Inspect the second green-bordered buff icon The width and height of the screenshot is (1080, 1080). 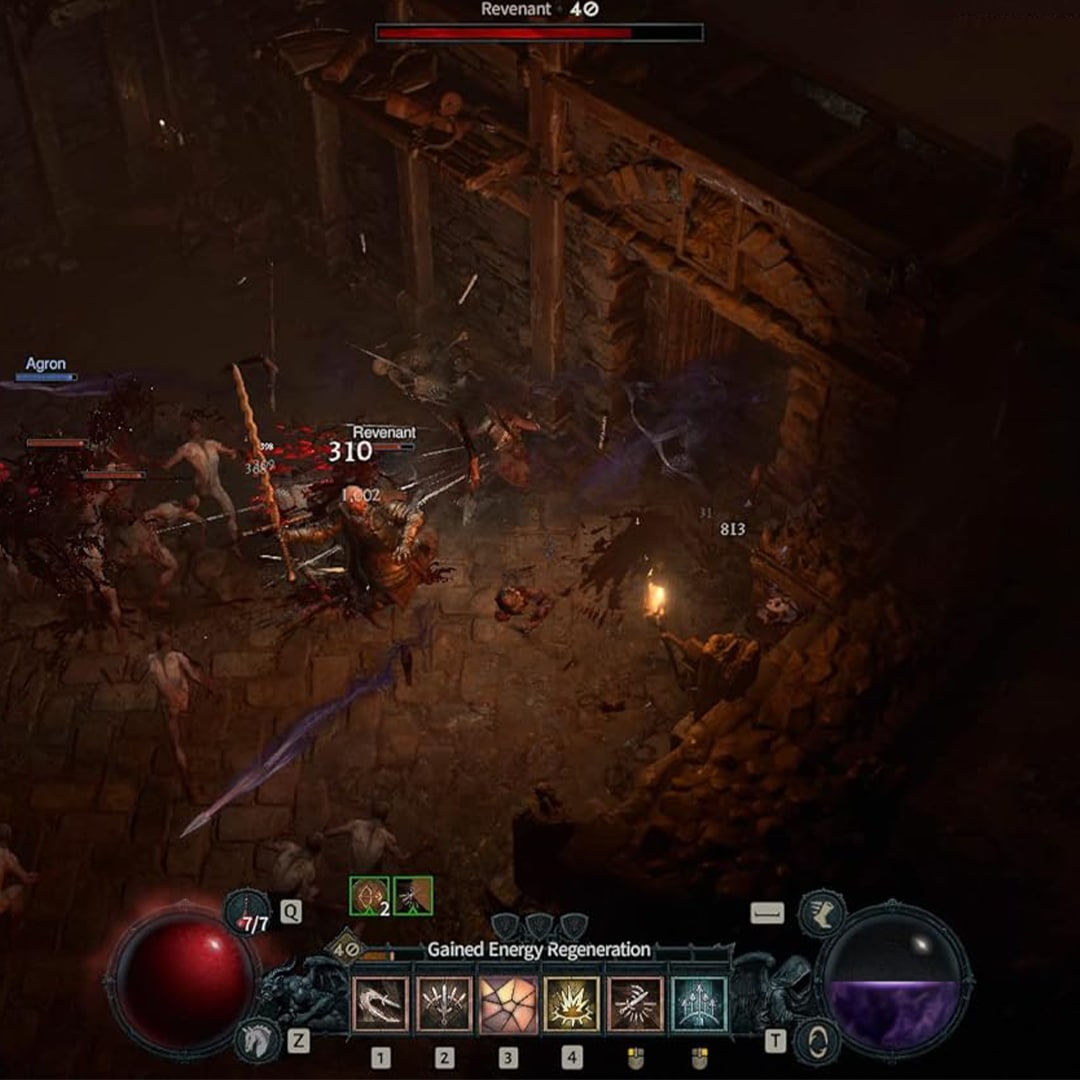413,895
